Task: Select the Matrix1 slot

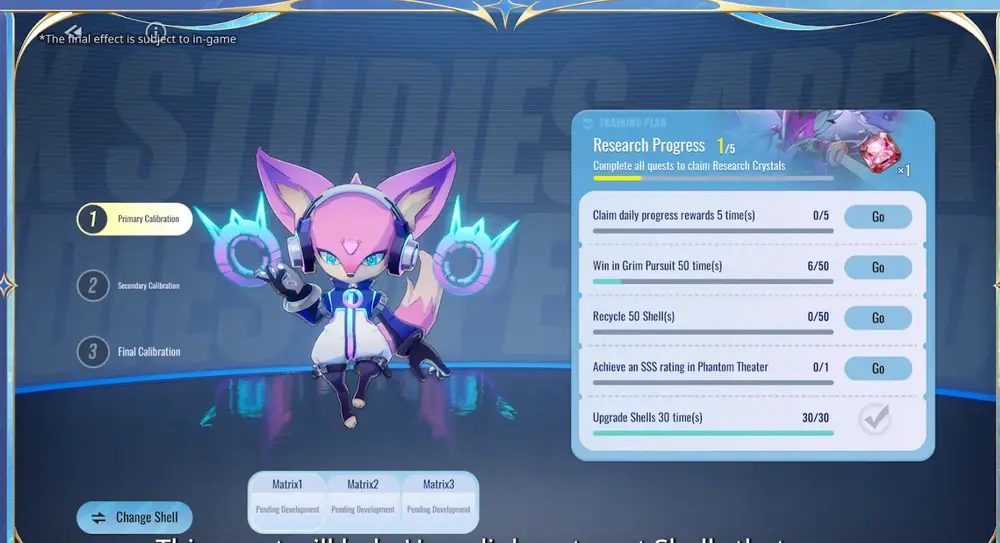Action: pos(286,497)
